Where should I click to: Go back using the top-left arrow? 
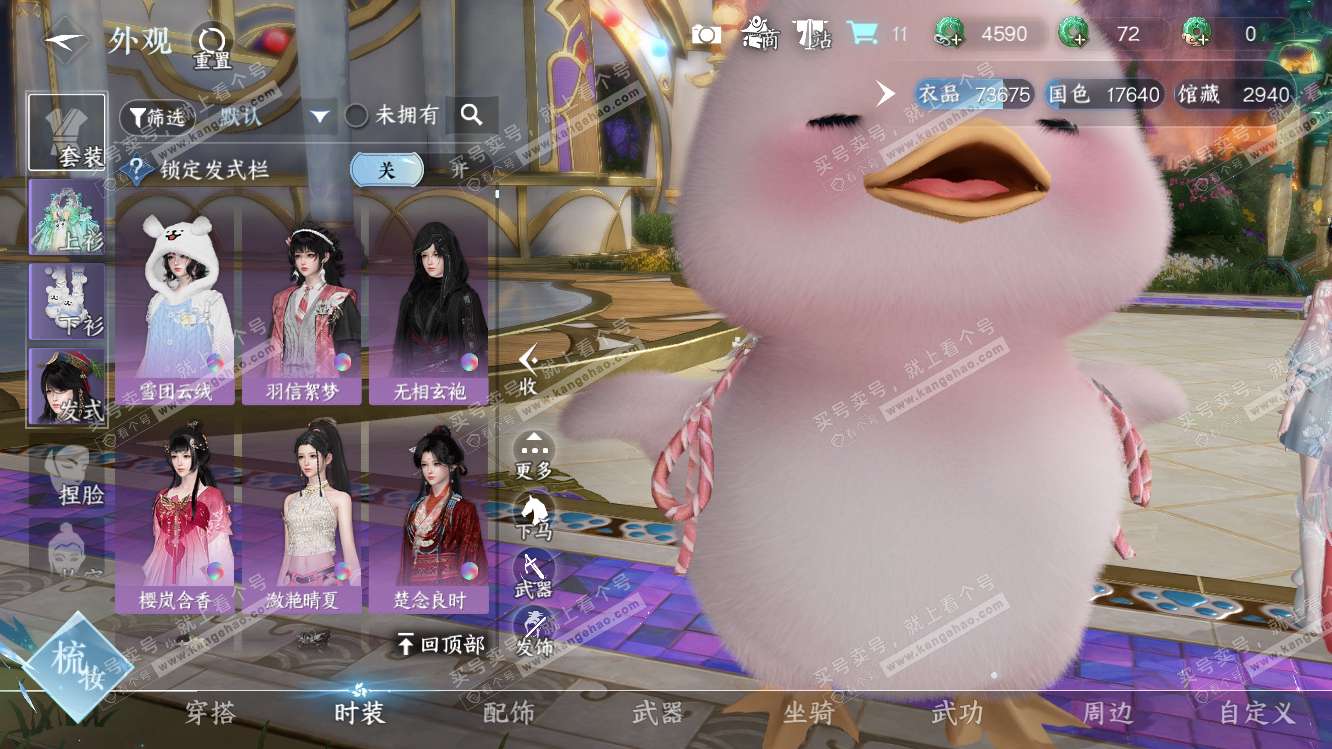(x=67, y=41)
